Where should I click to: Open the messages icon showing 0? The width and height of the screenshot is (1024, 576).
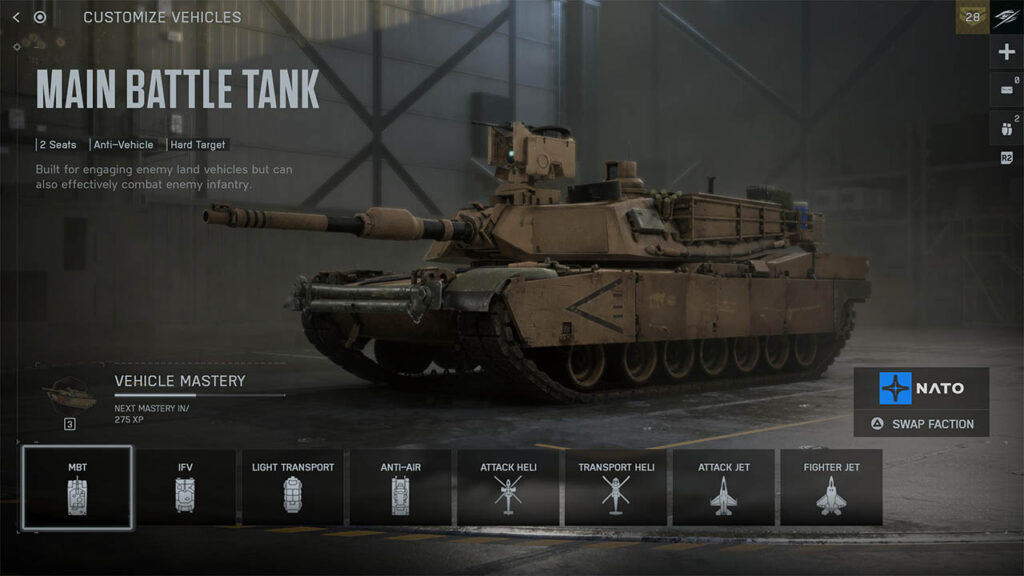[x=1006, y=90]
